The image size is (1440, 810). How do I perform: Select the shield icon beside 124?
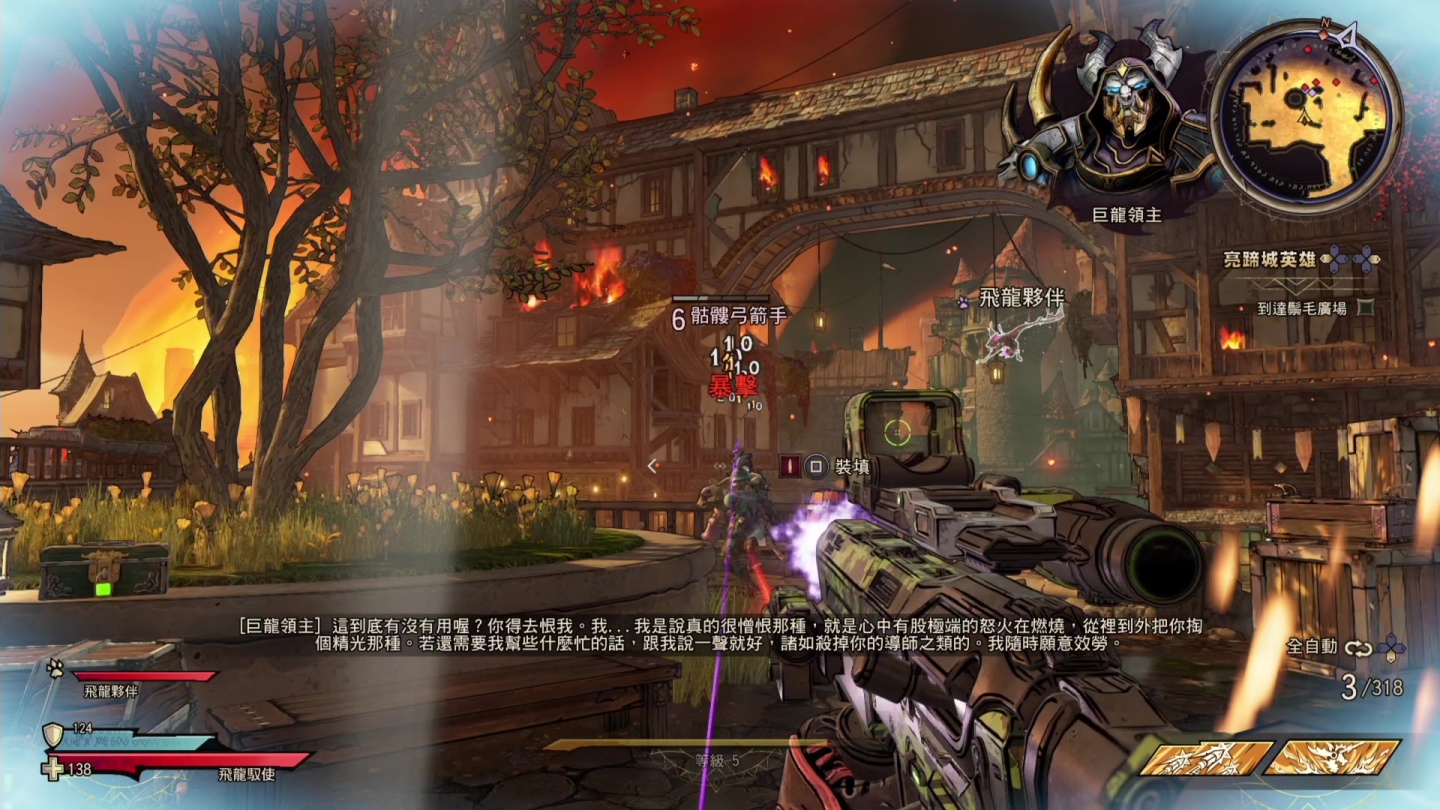[x=54, y=735]
